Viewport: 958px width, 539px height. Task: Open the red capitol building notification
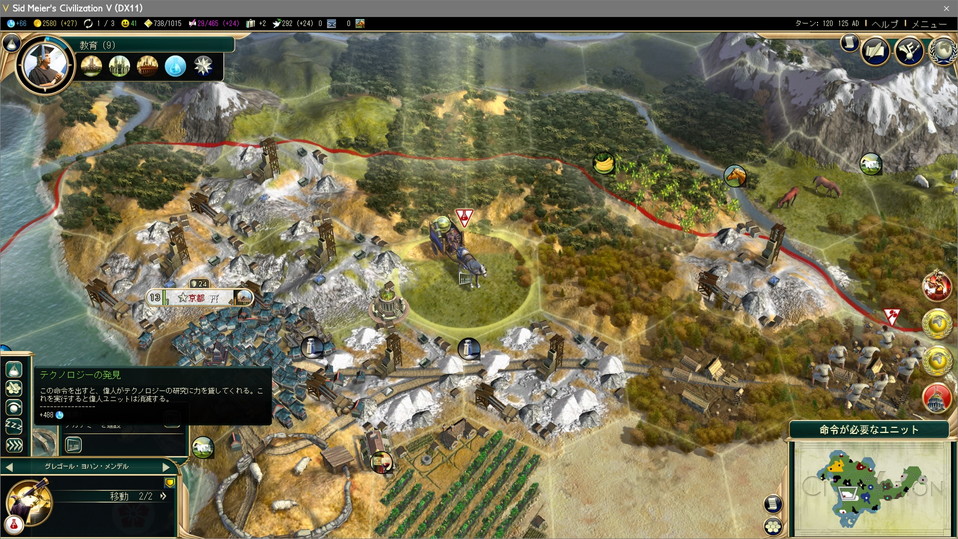point(937,397)
